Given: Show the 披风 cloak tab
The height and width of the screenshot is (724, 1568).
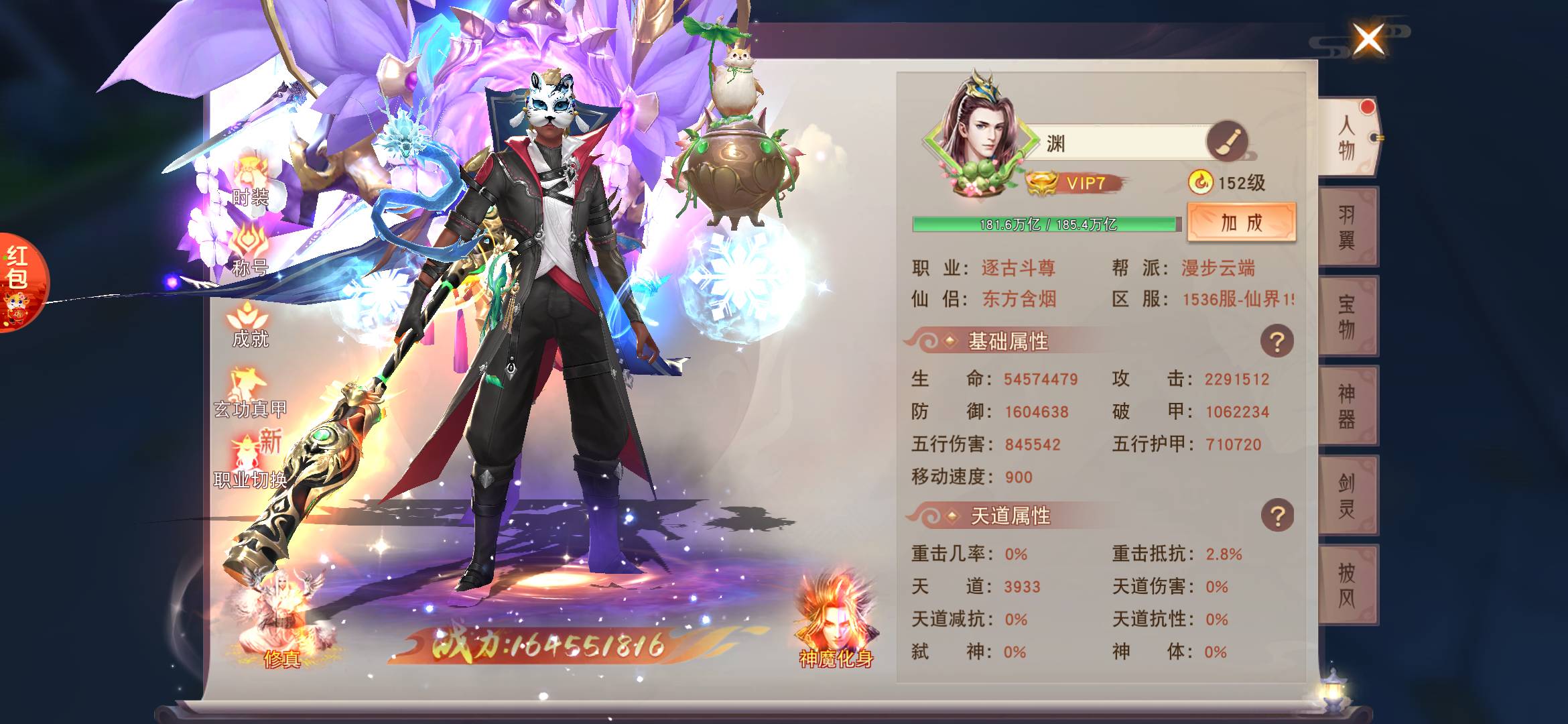Looking at the screenshot, I should 1348,585.
